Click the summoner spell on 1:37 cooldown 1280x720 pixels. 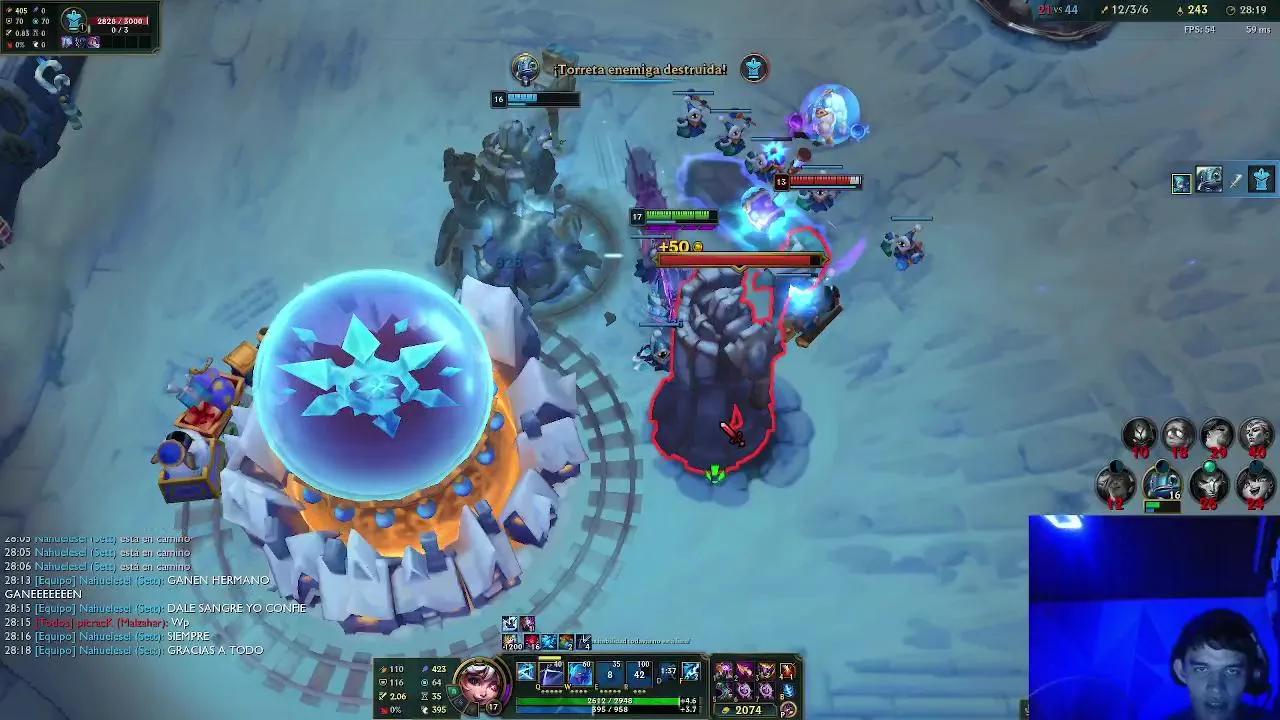point(666,671)
